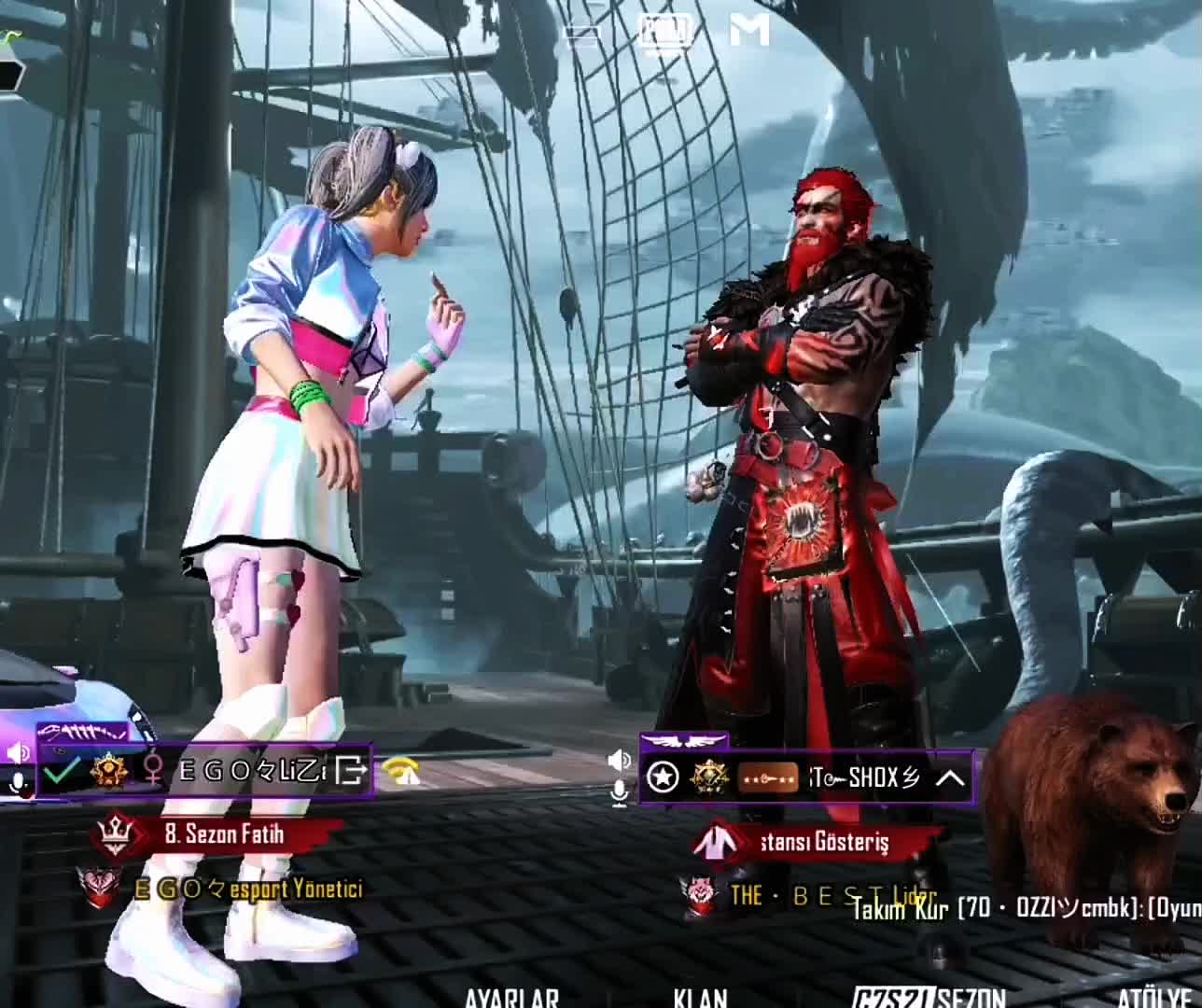Screen dimensions: 1202x1008
Task: Open the AYARLAR settings menu
Action: pos(511,999)
